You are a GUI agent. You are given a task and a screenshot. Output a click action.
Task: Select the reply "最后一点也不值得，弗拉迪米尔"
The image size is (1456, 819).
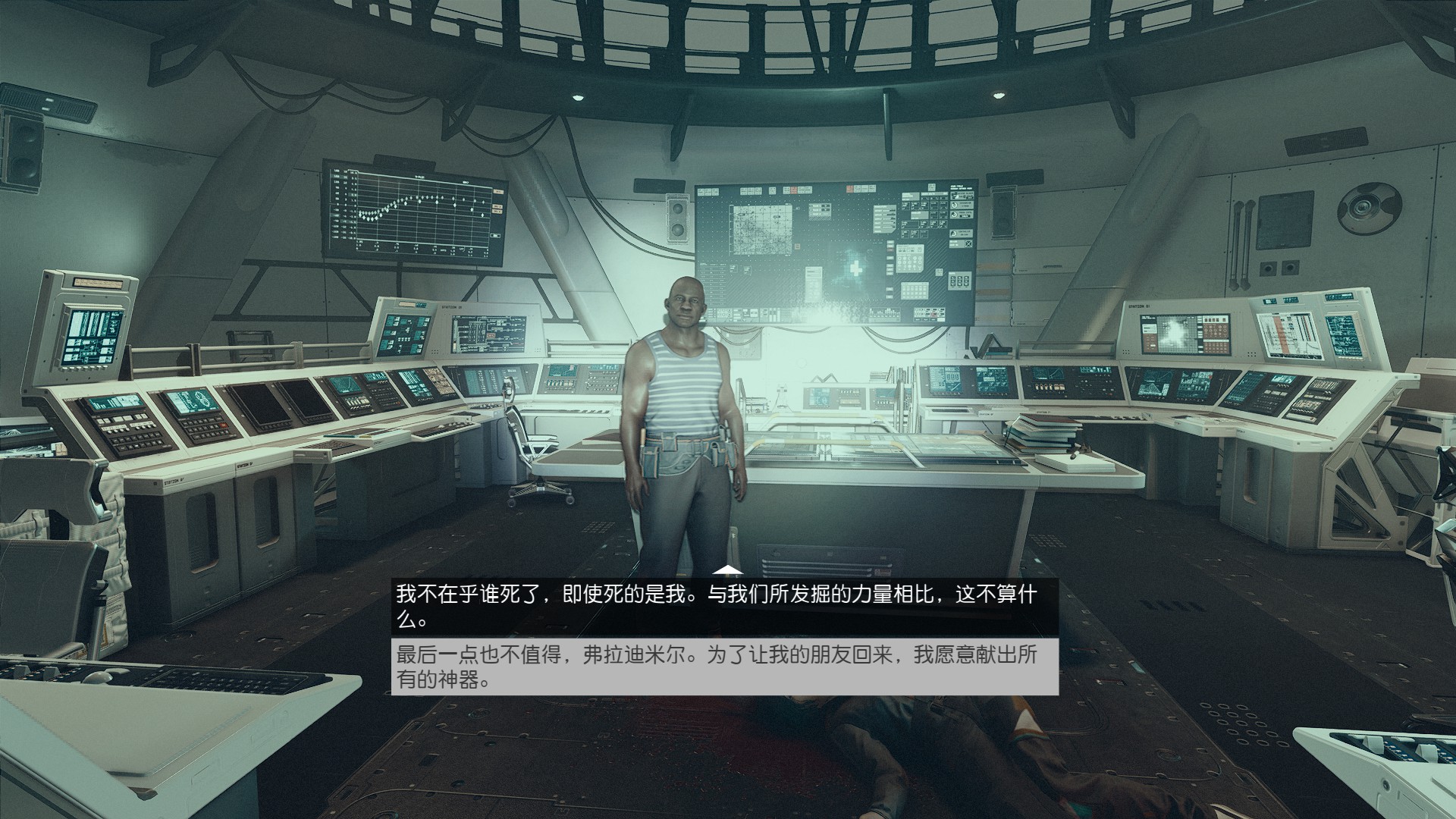tap(724, 667)
